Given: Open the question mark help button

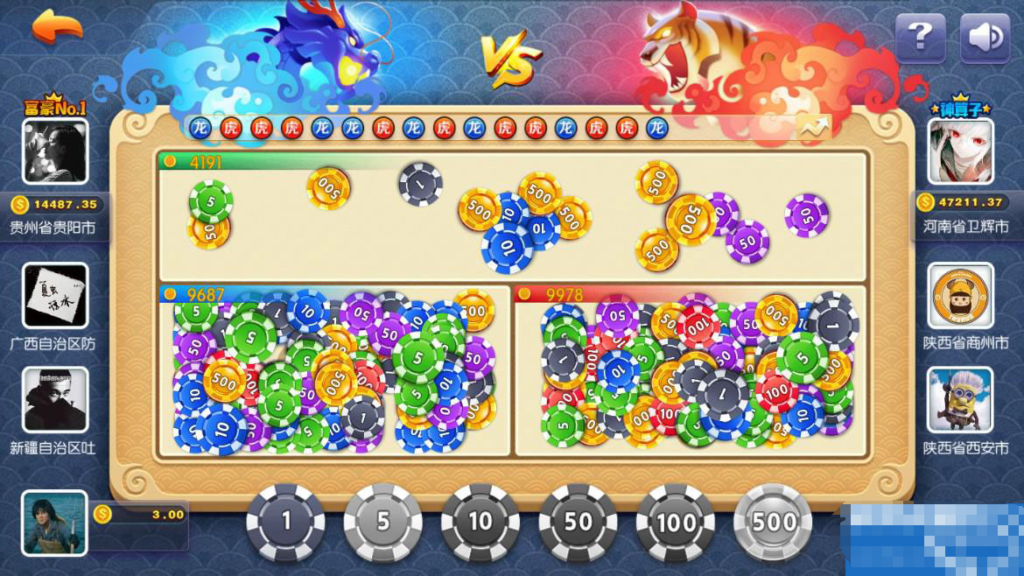Looking at the screenshot, I should [x=920, y=38].
